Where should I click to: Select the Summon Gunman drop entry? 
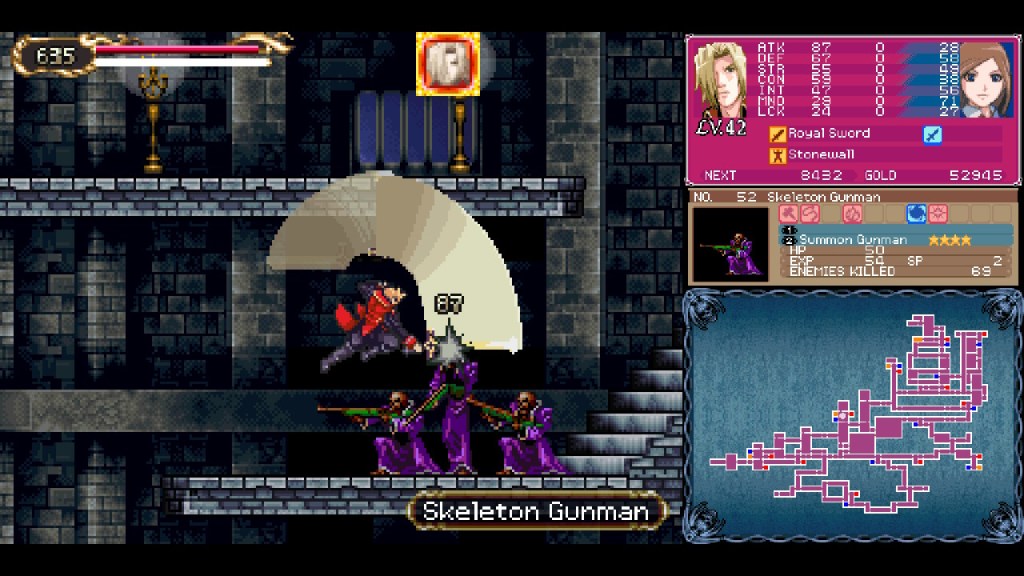853,240
